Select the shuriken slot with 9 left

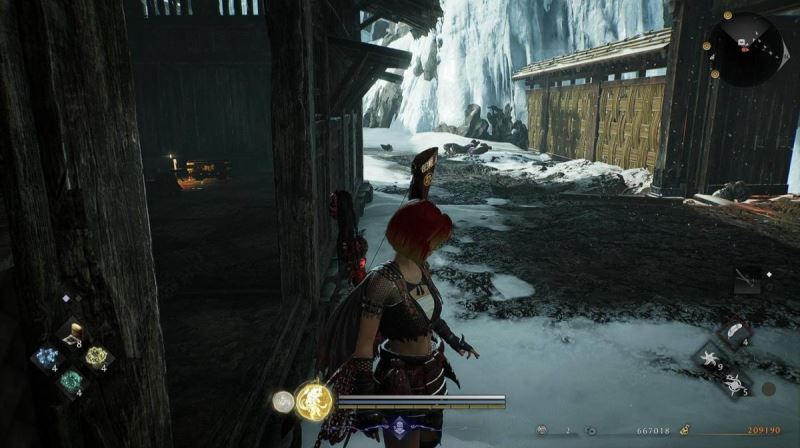pos(712,359)
